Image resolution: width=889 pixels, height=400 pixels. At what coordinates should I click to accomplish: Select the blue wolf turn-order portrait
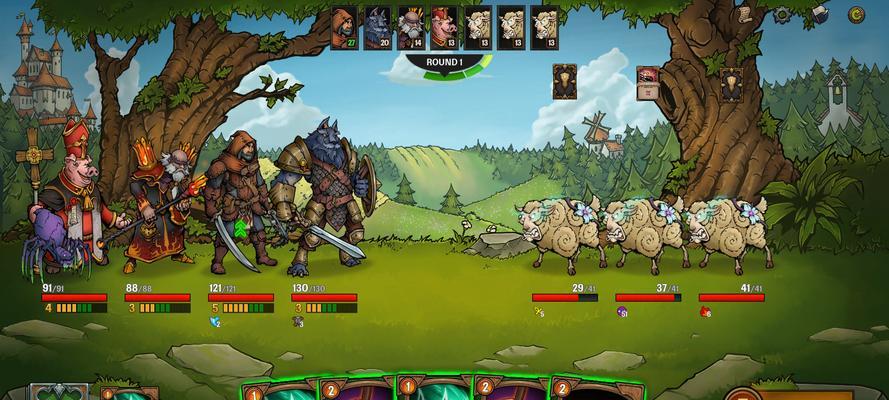[x=378, y=27]
